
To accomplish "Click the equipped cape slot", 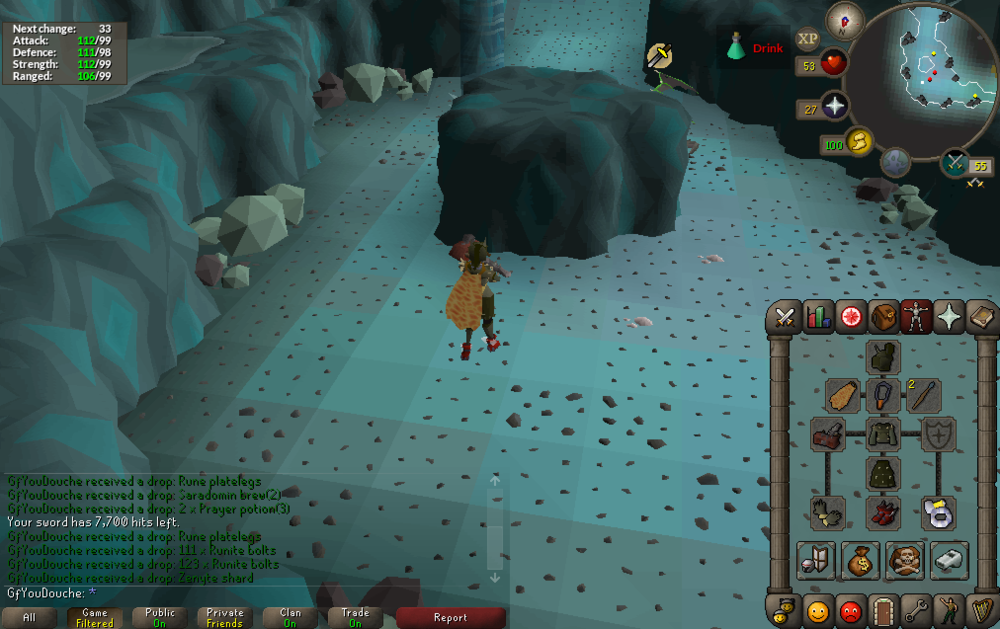I will [843, 395].
